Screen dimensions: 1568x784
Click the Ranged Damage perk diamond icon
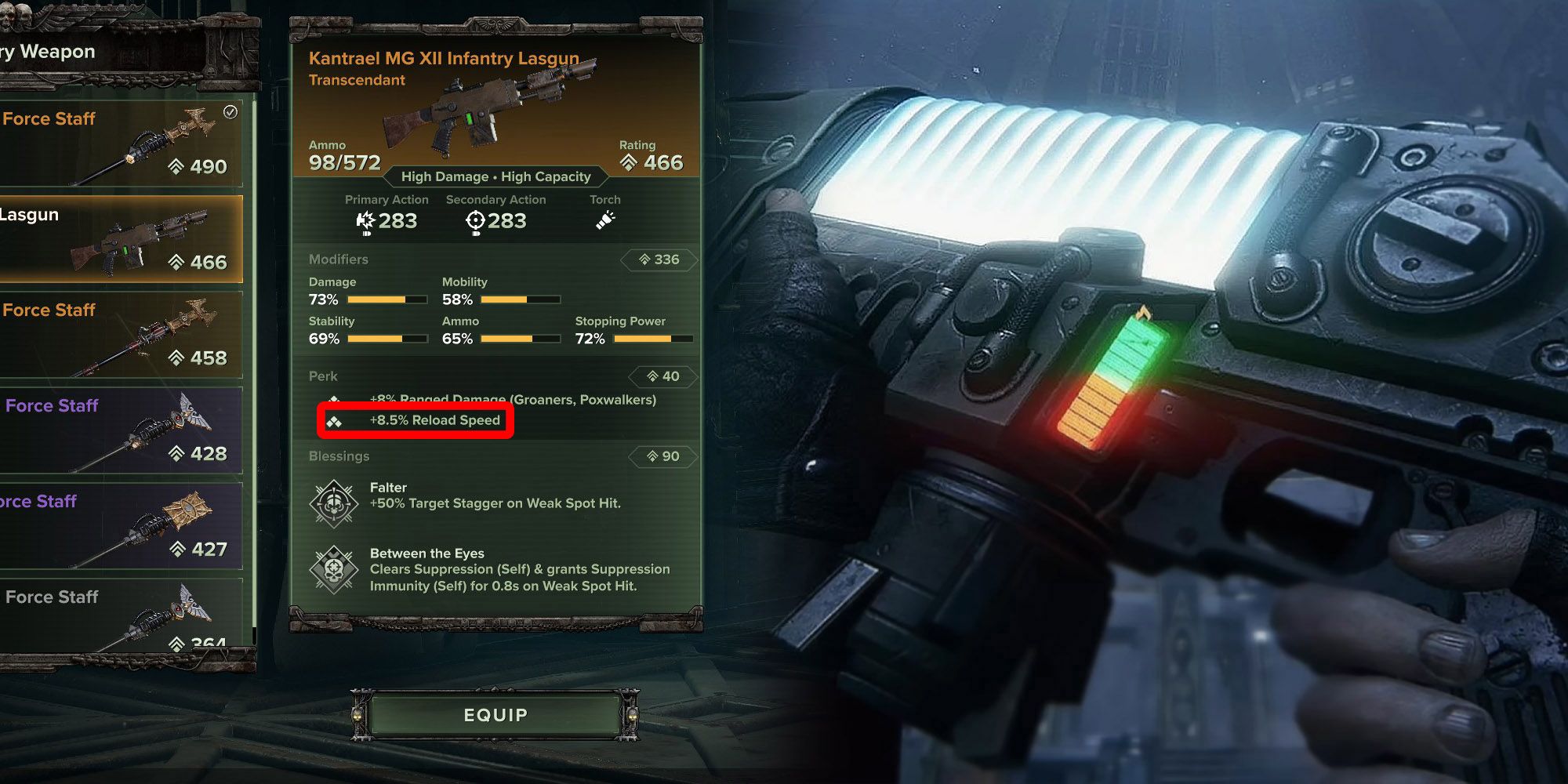[x=336, y=399]
